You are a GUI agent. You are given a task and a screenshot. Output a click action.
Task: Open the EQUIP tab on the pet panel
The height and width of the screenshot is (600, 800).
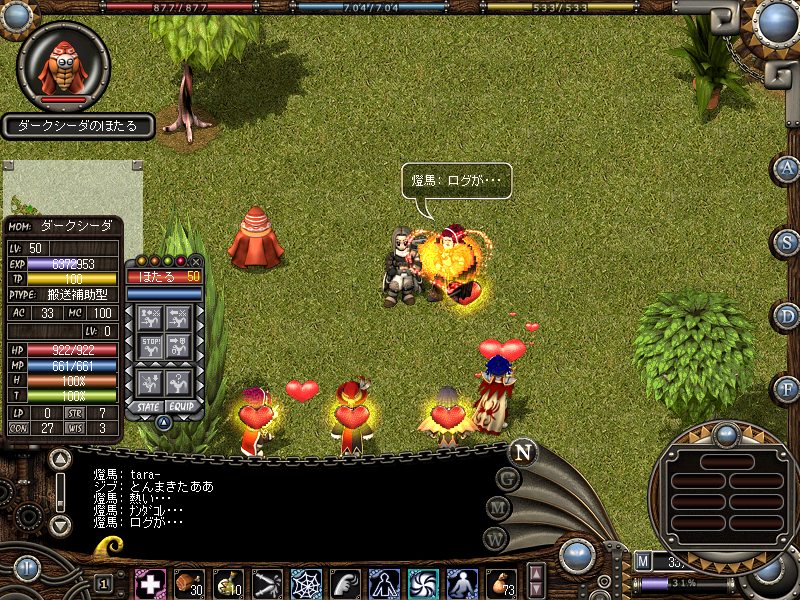[x=181, y=407]
